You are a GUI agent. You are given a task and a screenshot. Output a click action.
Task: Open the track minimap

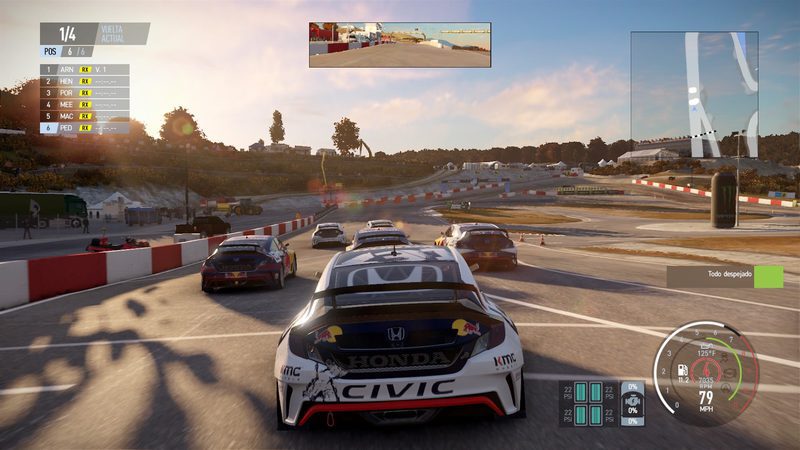(x=693, y=93)
